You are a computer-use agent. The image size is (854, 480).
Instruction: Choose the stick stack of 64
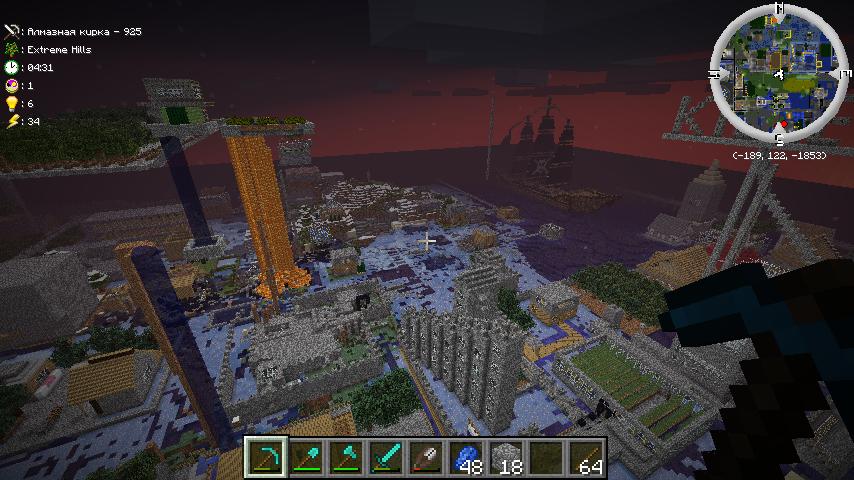click(587, 457)
